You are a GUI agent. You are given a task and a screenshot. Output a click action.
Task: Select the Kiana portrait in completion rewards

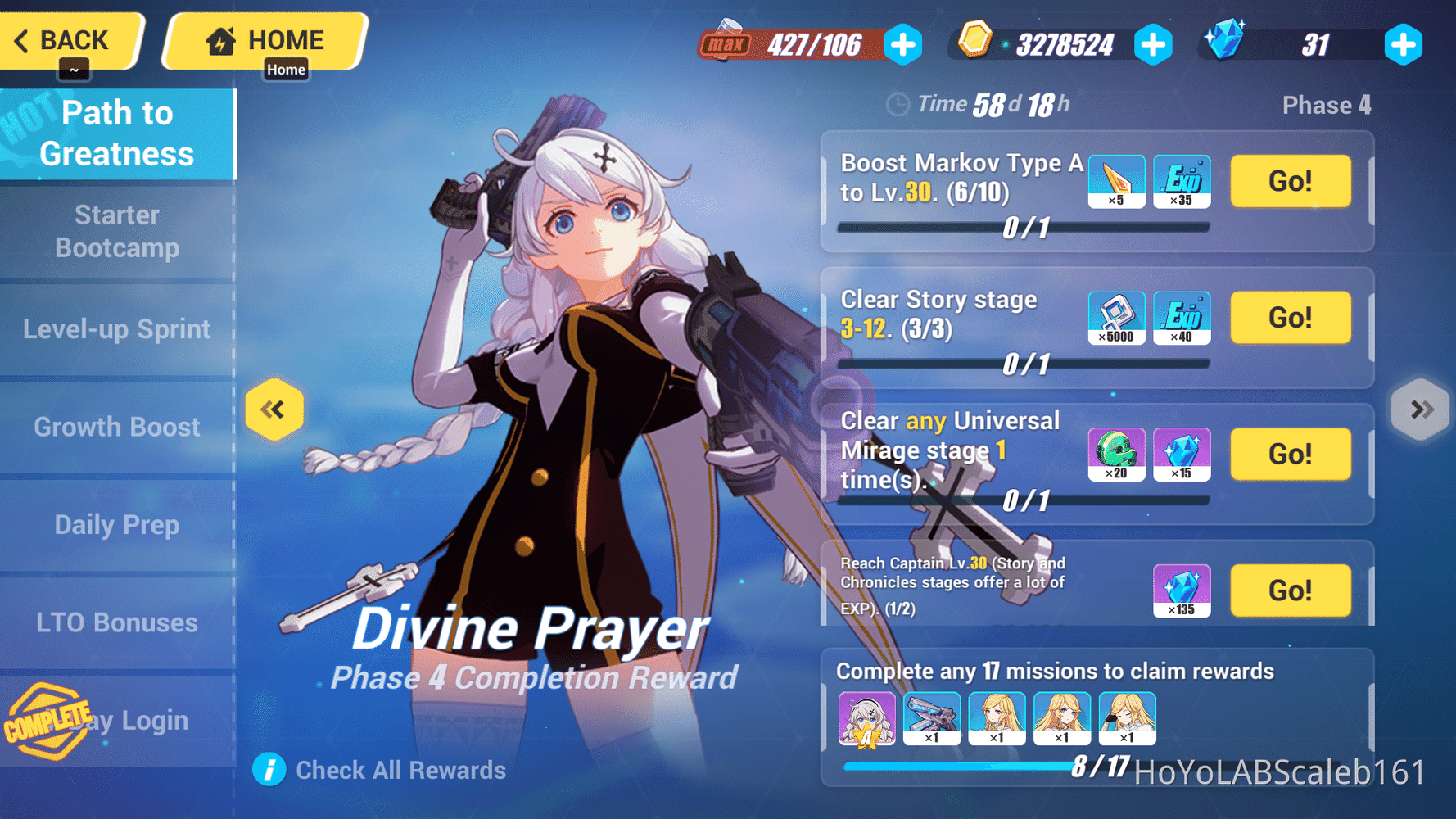(866, 718)
